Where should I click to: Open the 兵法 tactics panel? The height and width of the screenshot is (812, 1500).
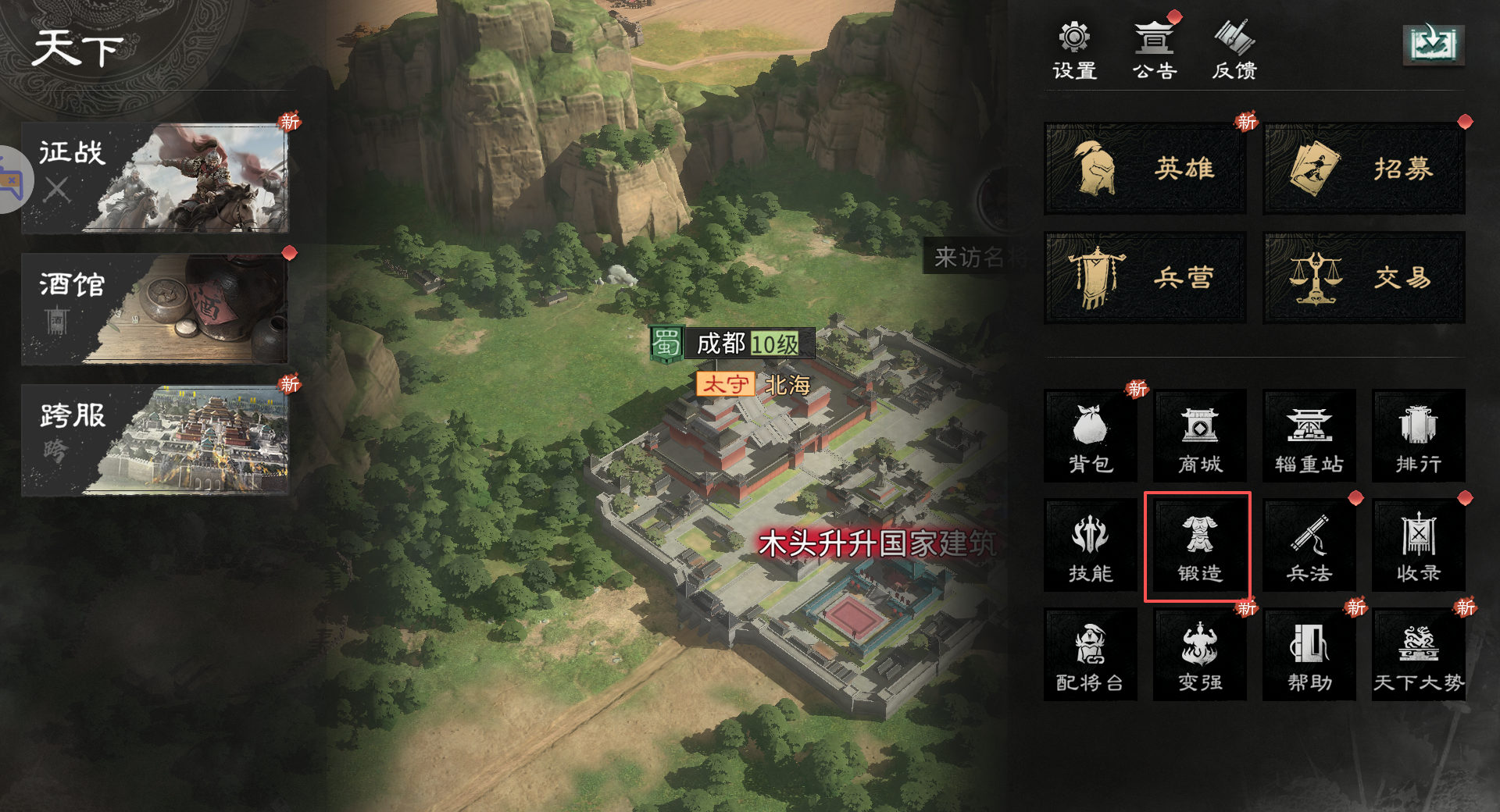pos(1309,545)
